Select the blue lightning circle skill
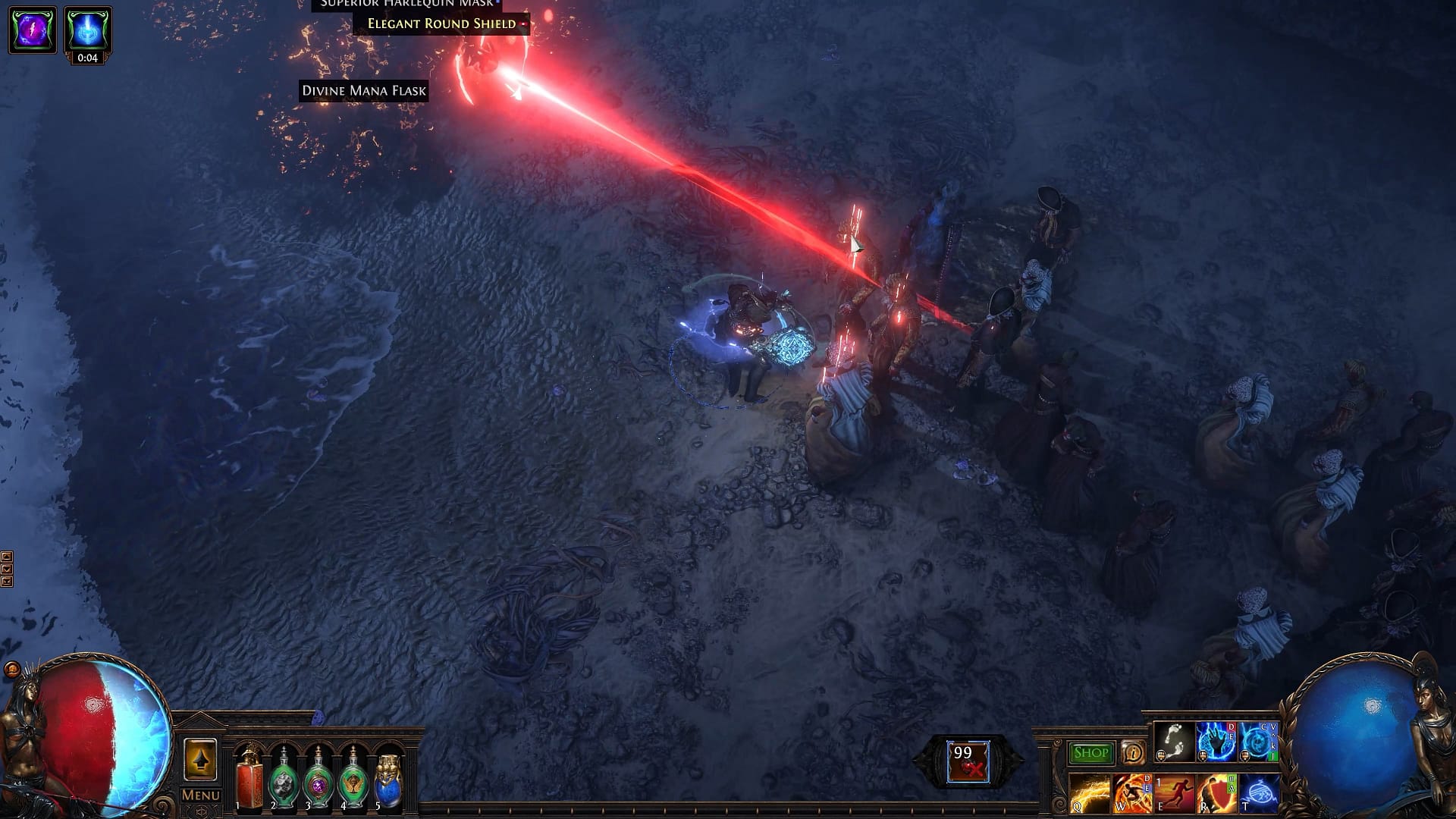Viewport: 1456px width, 819px height. tap(1258, 742)
